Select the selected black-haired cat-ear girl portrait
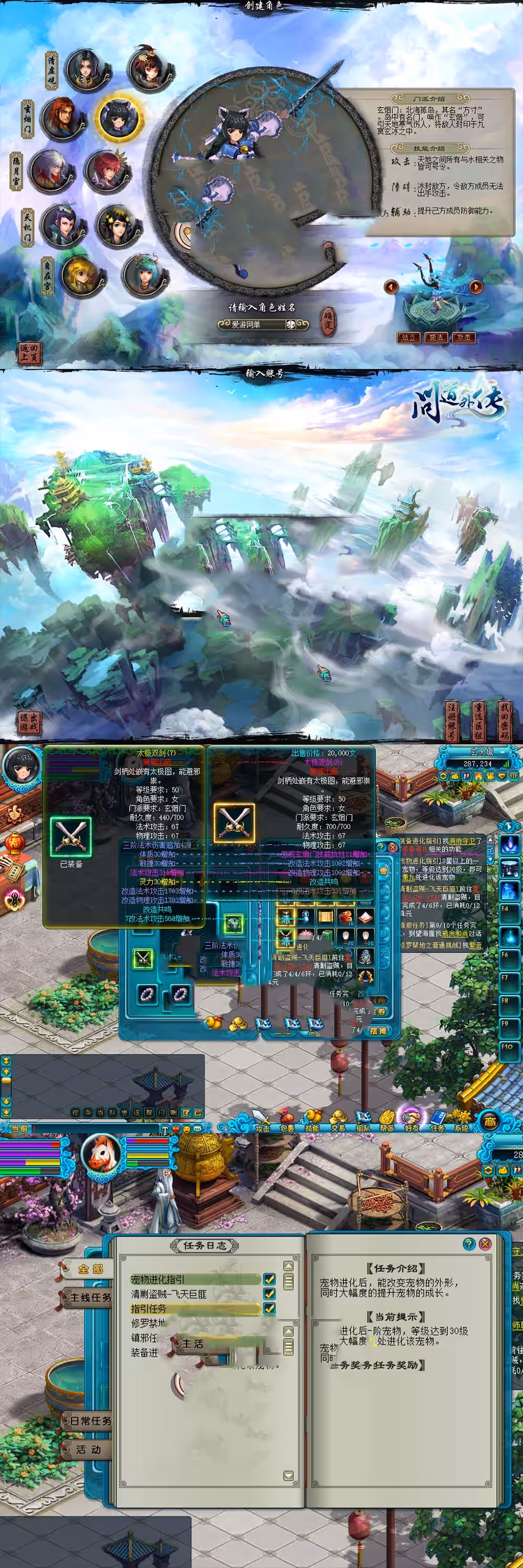The image size is (523, 1568). tap(119, 116)
